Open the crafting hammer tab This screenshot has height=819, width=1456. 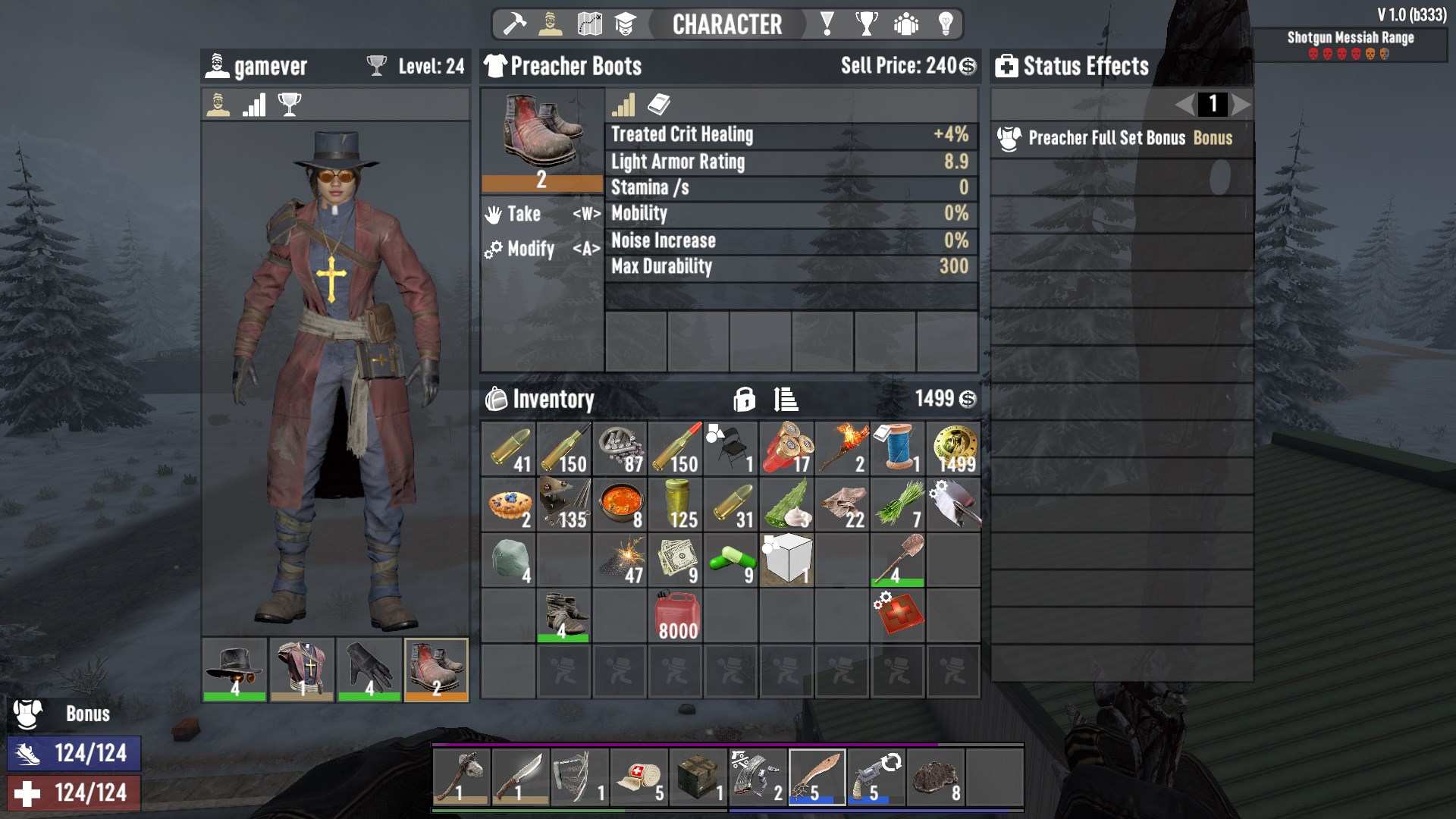pos(515,24)
